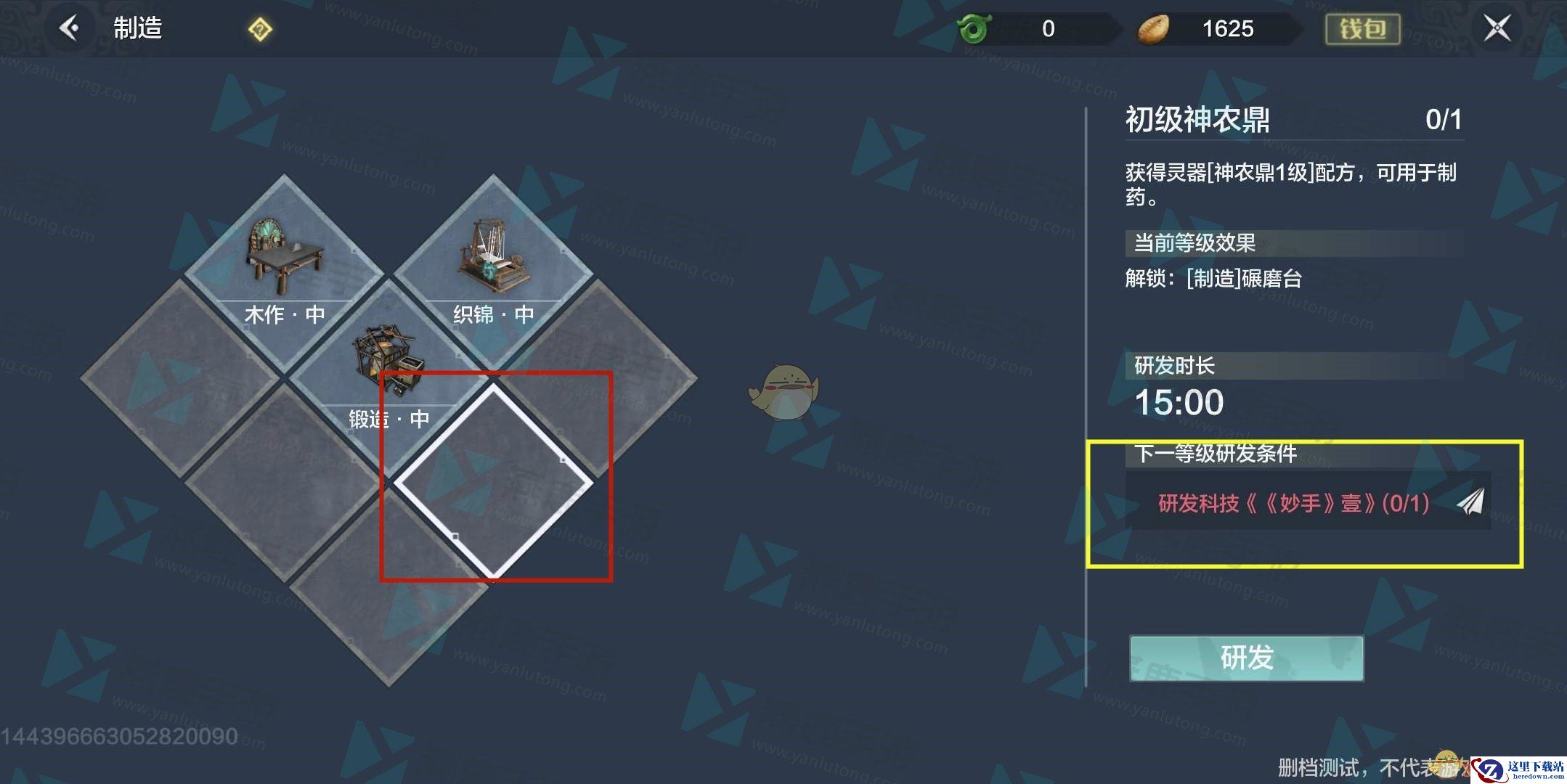Start research with the 研发 button
The image size is (1567, 784).
(x=1246, y=658)
